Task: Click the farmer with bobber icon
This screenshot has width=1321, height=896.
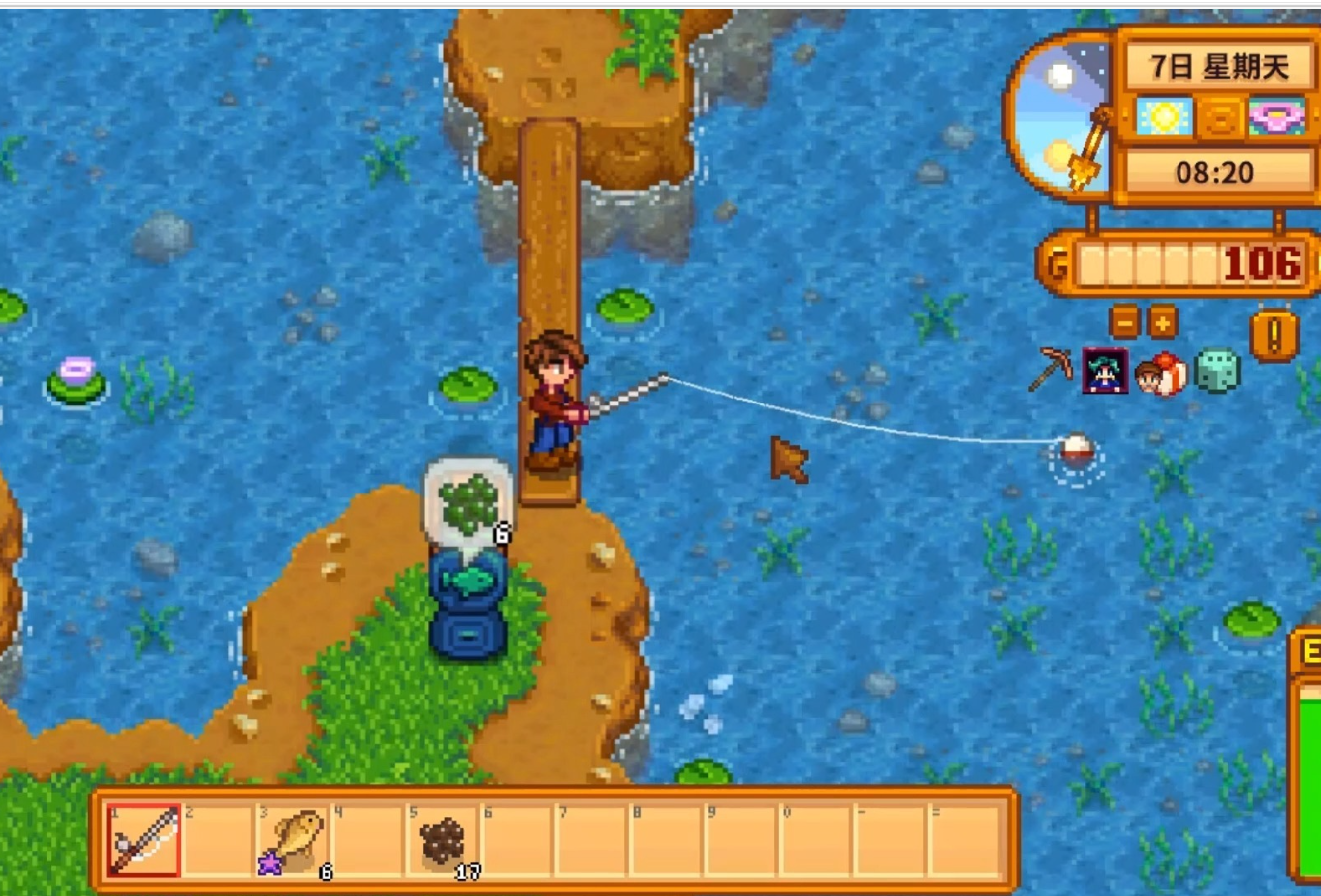Action: (1161, 373)
